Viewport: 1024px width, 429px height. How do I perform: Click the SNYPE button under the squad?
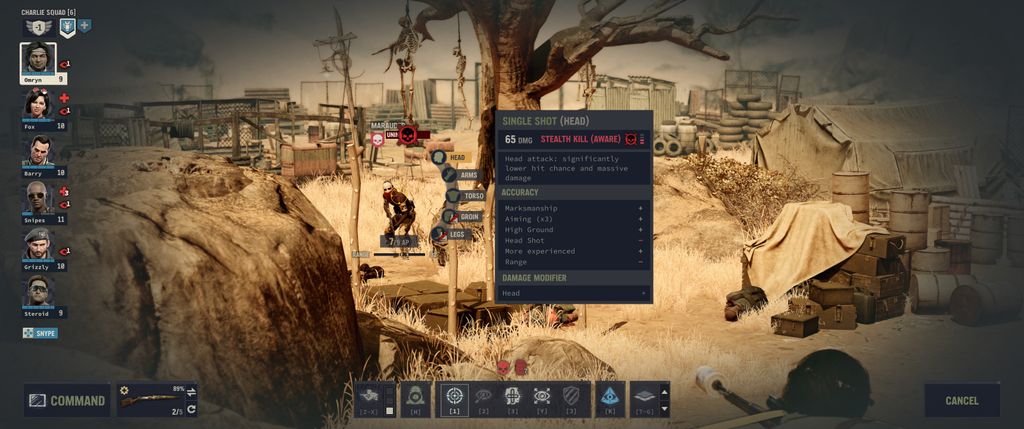tap(40, 333)
